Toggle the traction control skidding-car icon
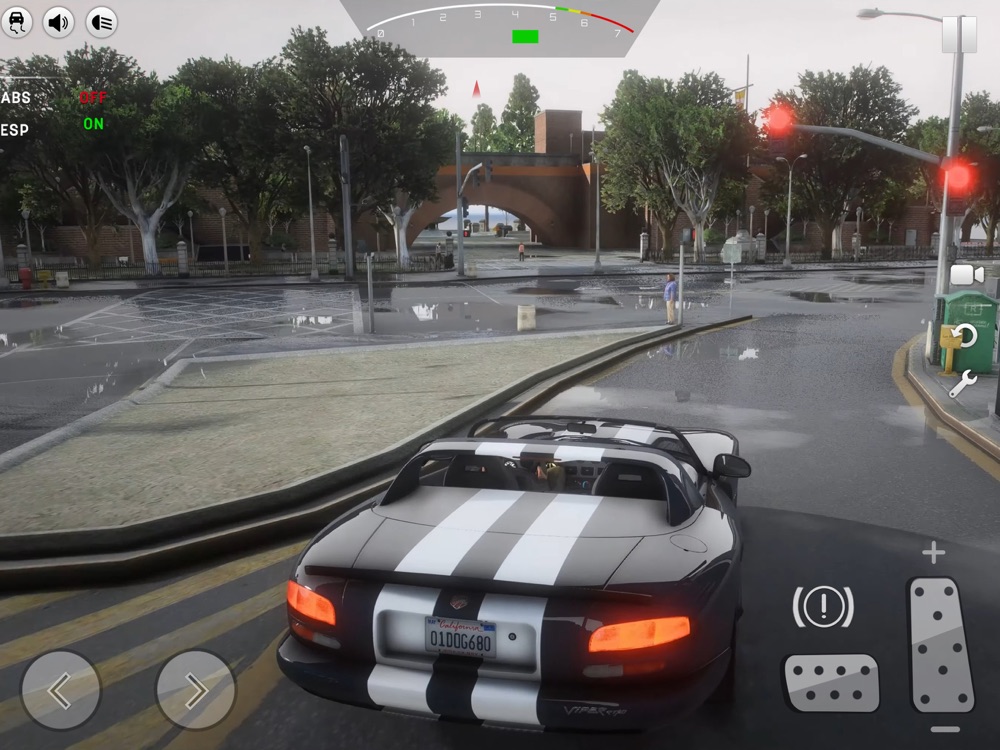The width and height of the screenshot is (1000, 750). point(17,21)
